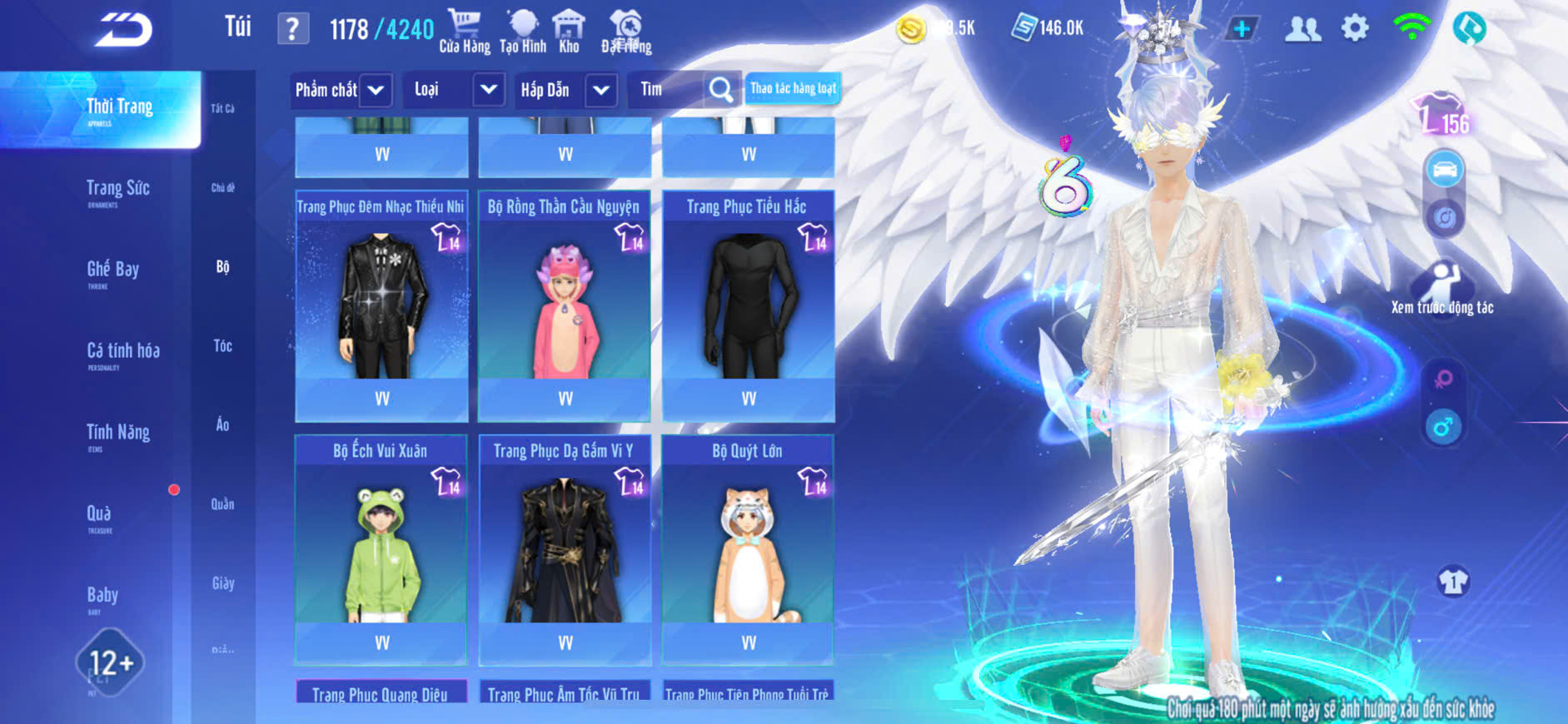Screen dimensions: 1568x724
Task: Open the question mark help button
Action: 292,29
